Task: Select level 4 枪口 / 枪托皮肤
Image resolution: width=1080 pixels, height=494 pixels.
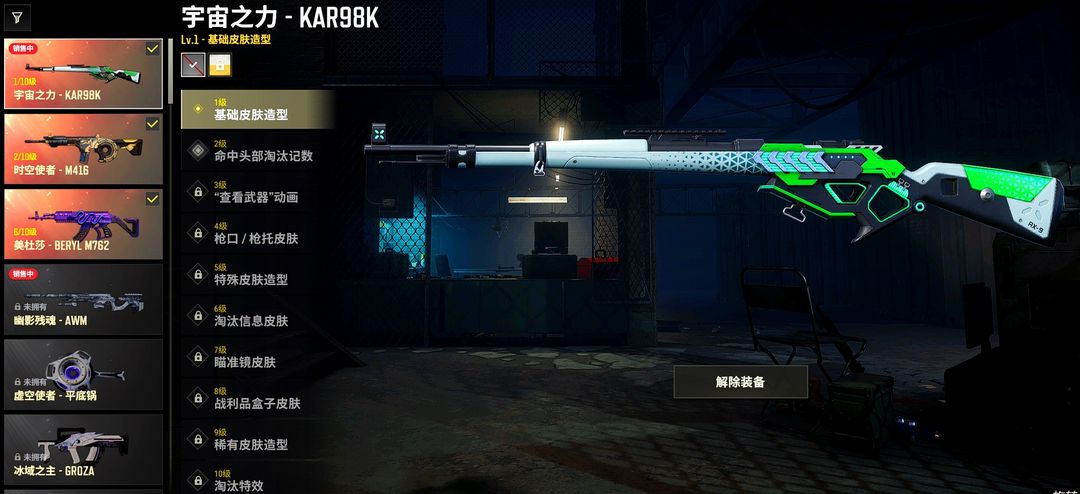Action: coord(257,233)
